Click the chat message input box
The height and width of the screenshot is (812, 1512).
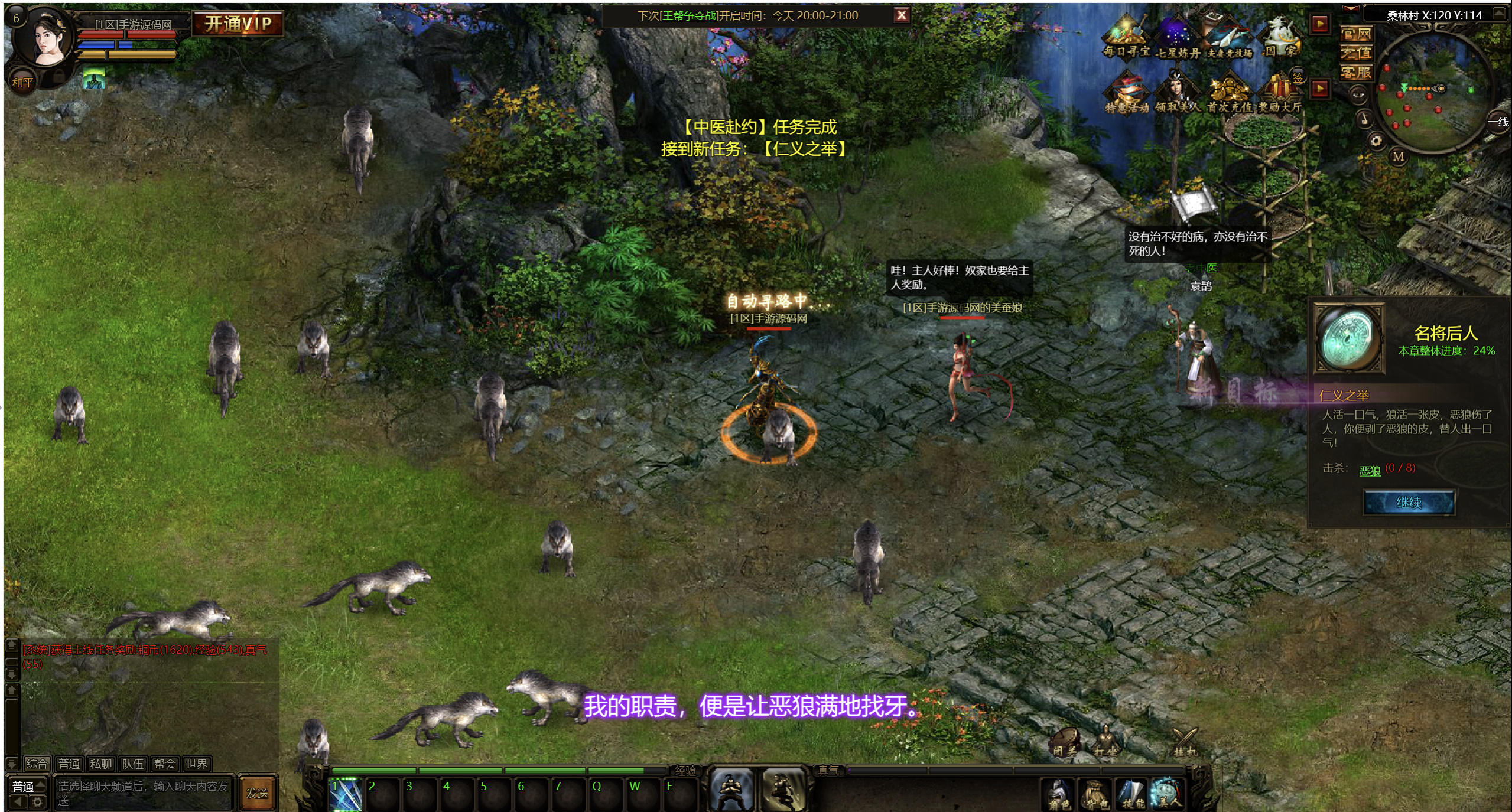coord(143,793)
